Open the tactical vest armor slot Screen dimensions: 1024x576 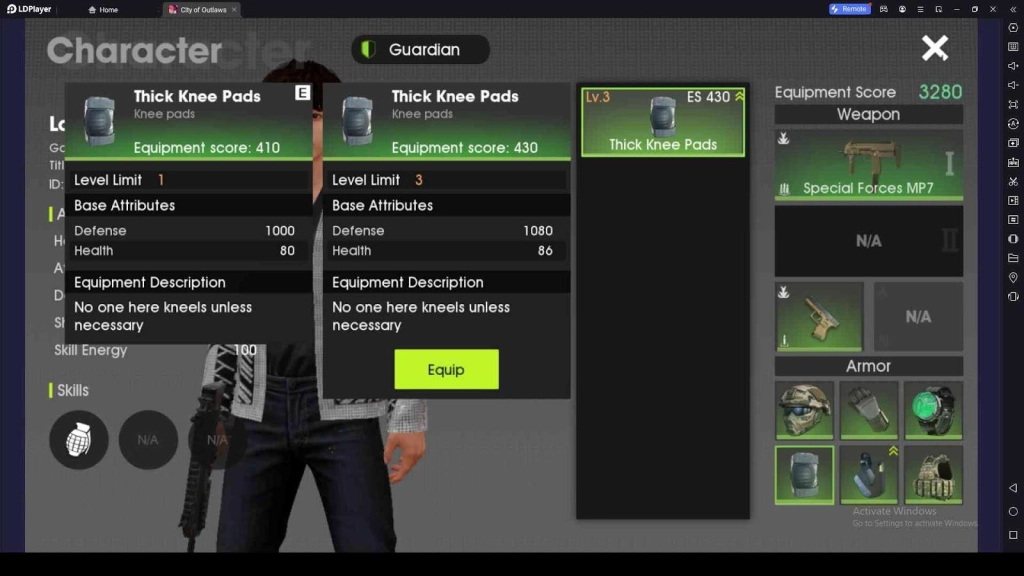(933, 474)
